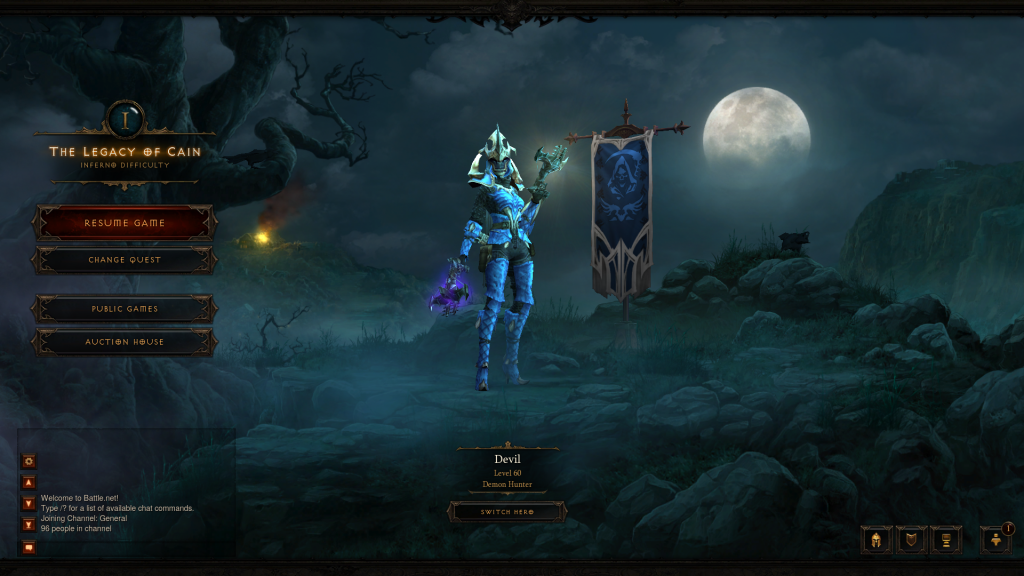Open the chat speech bubble button
The width and height of the screenshot is (1024, 576).
click(x=29, y=546)
